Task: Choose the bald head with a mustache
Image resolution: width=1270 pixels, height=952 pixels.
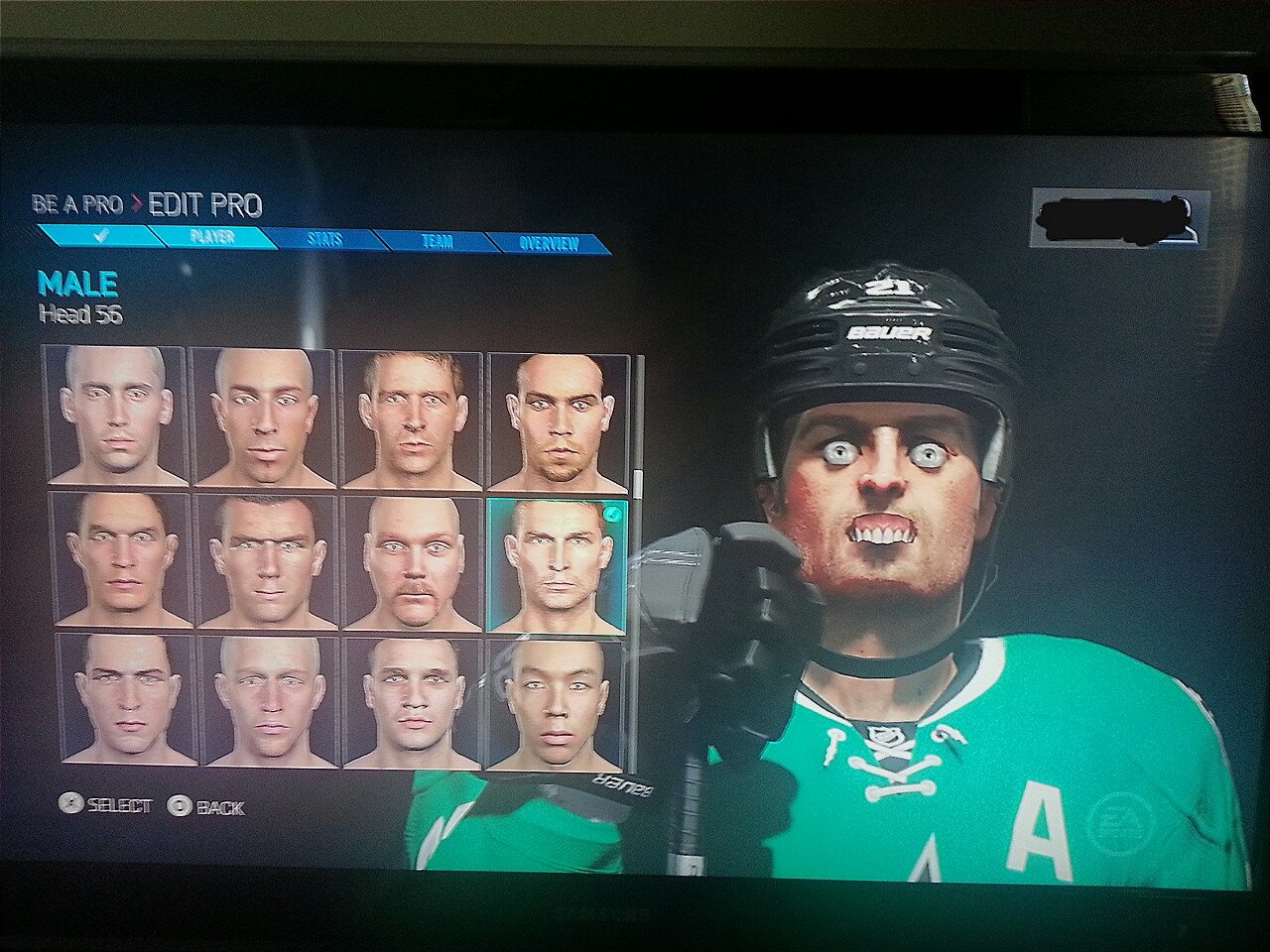Action: 414,562
